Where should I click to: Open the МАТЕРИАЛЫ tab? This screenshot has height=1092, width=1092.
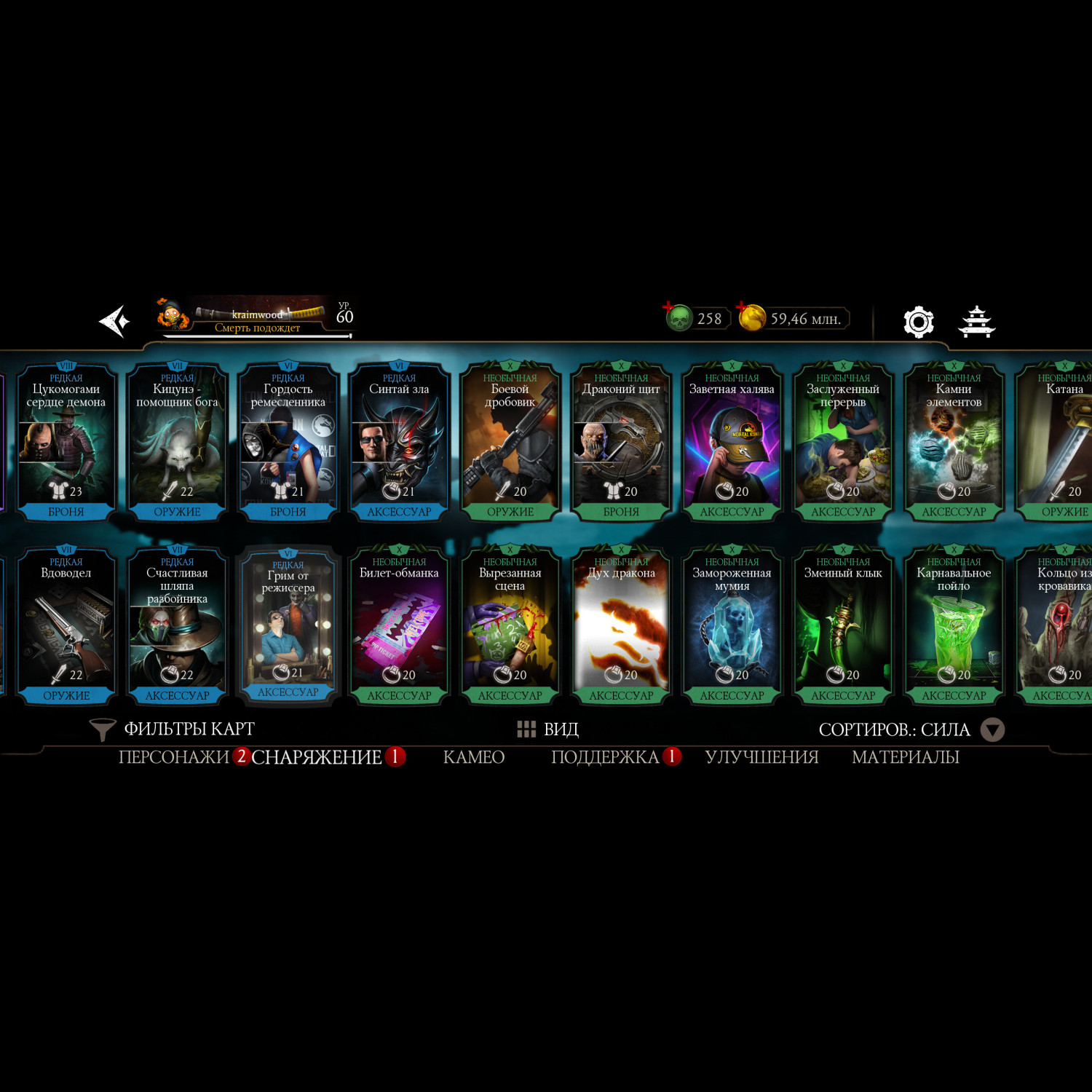(905, 757)
